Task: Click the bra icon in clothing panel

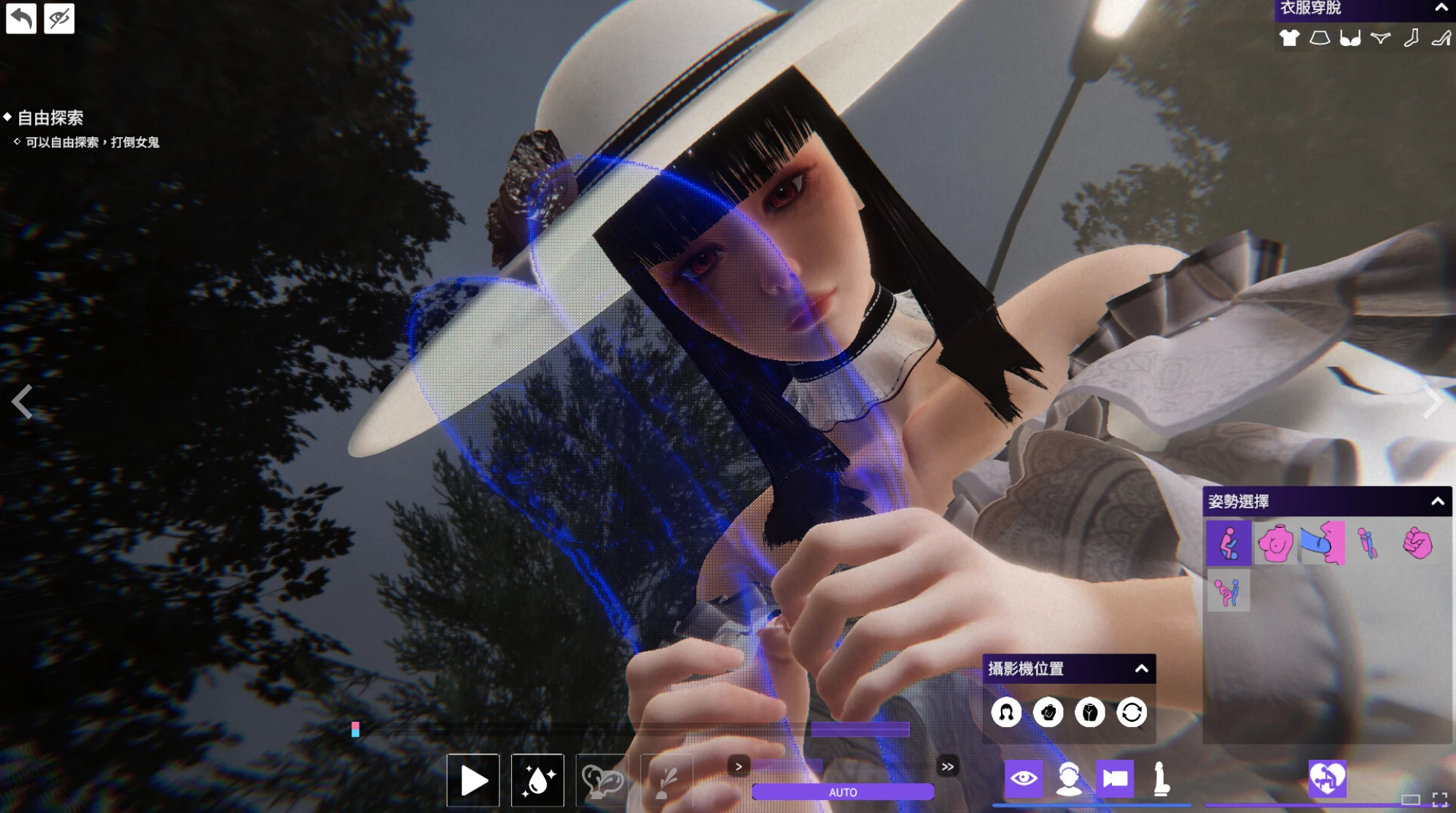Action: pyautogui.click(x=1350, y=38)
